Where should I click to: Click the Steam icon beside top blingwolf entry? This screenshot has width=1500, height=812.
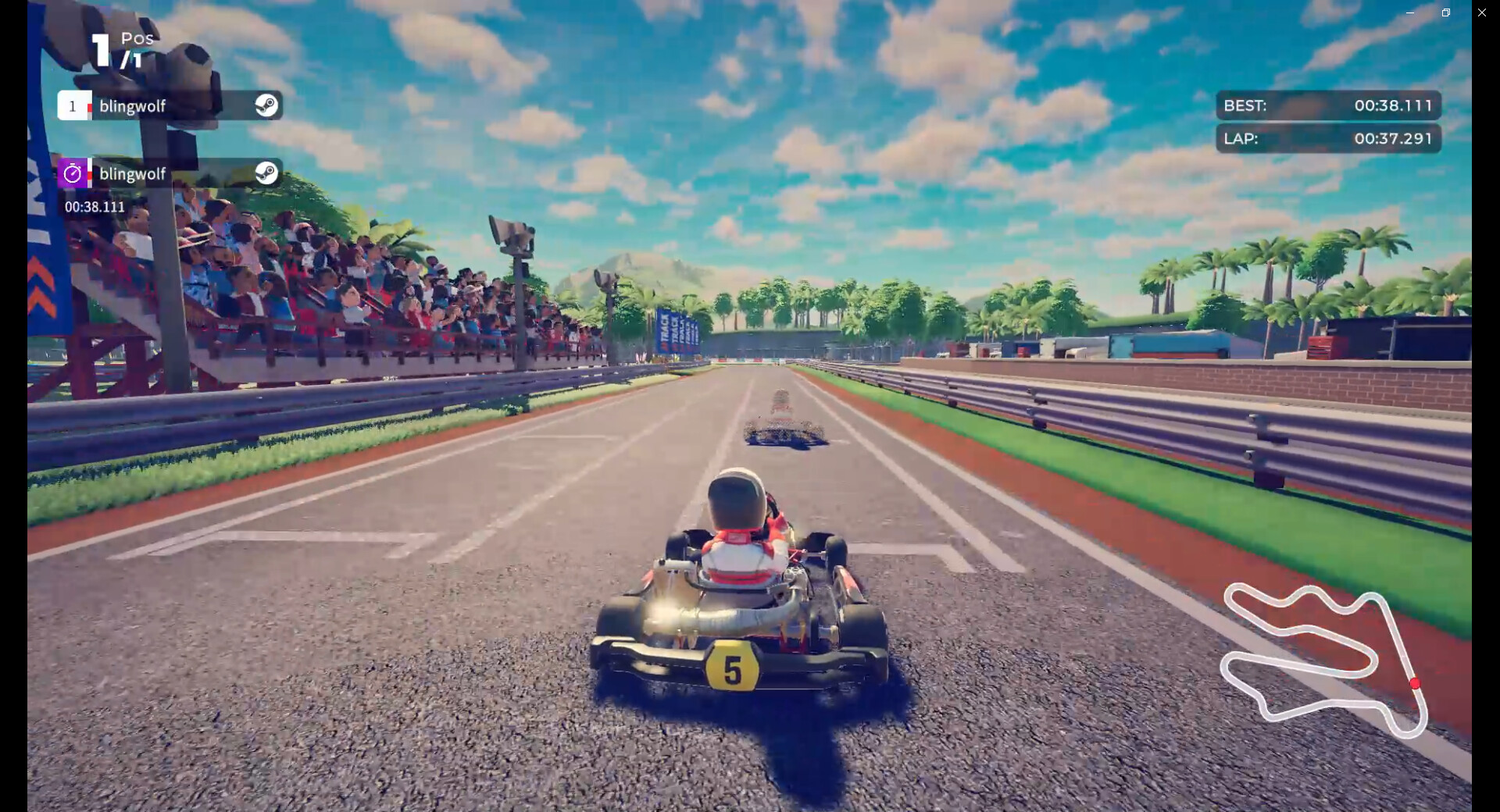coord(266,105)
